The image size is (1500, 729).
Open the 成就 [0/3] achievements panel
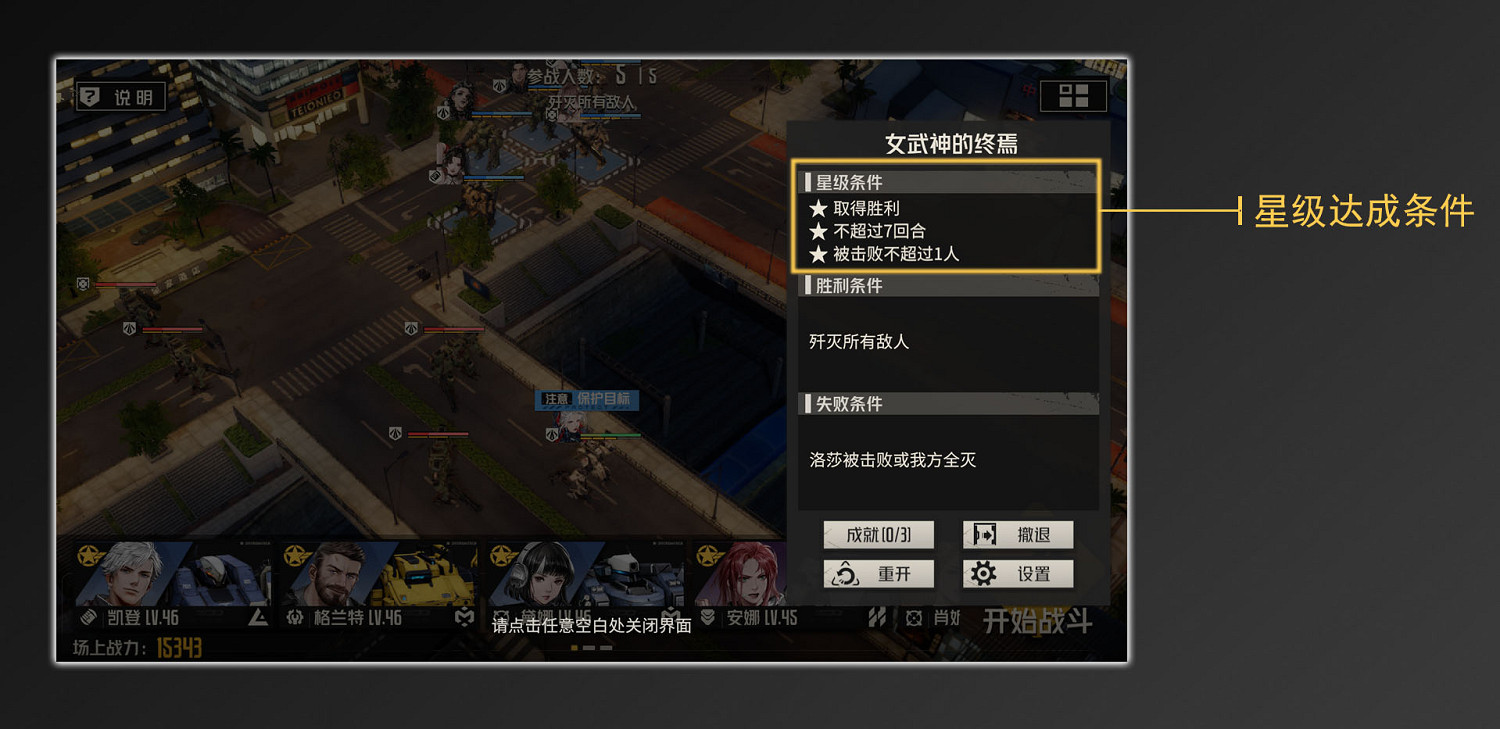[x=878, y=534]
